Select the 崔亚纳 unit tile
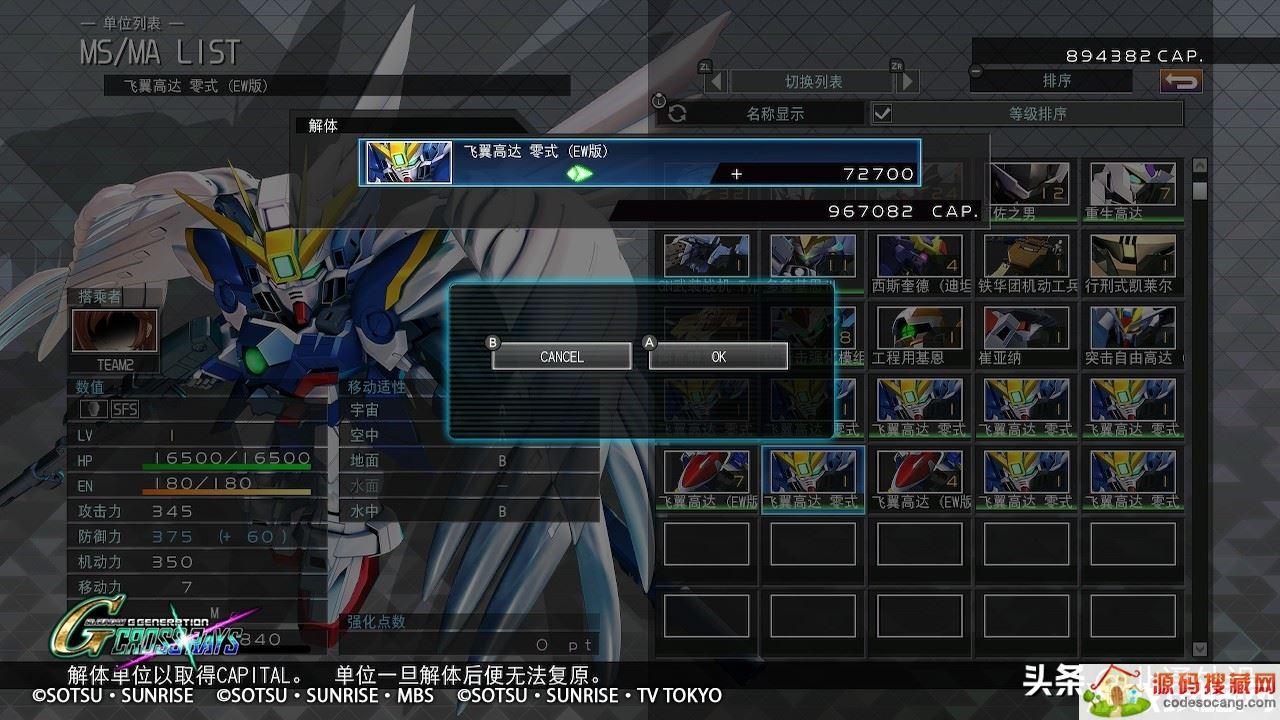Image resolution: width=1280 pixels, height=720 pixels. click(1026, 334)
